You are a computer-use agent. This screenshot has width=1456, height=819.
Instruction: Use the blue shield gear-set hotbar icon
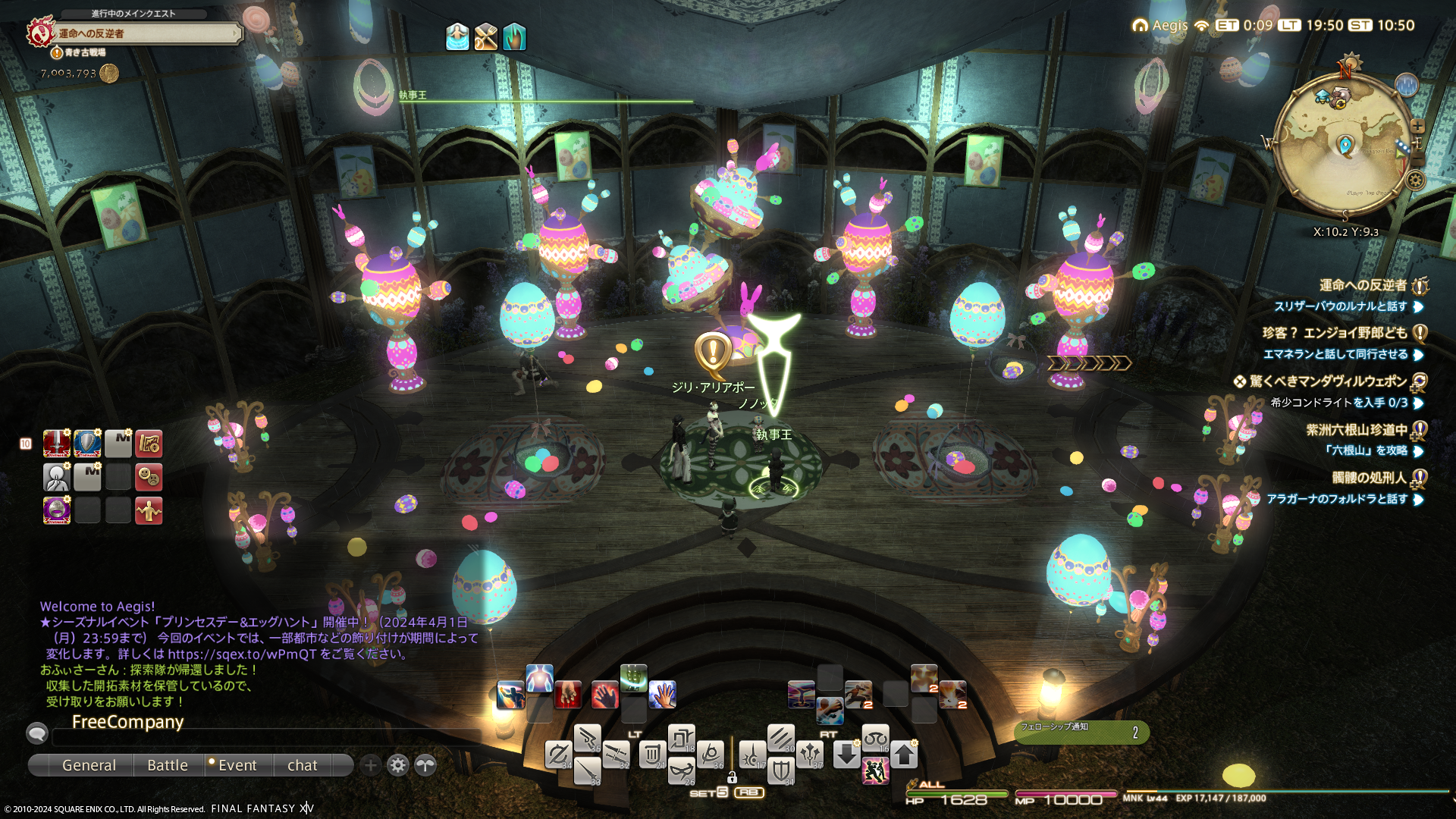(87, 444)
